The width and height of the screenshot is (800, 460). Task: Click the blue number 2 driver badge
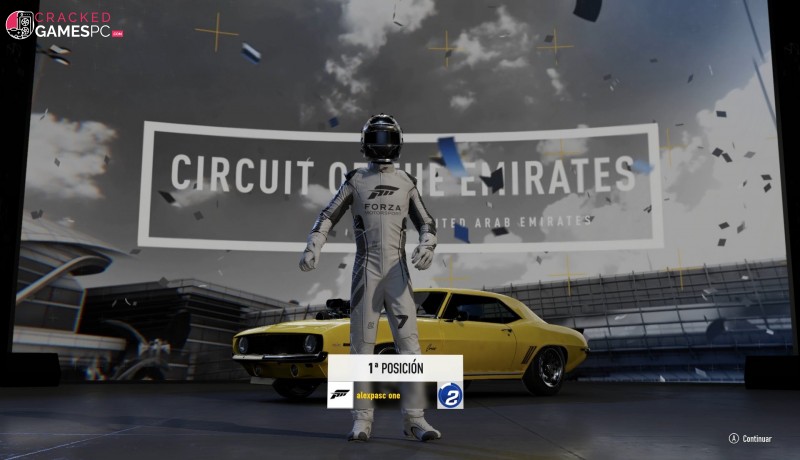coord(450,395)
